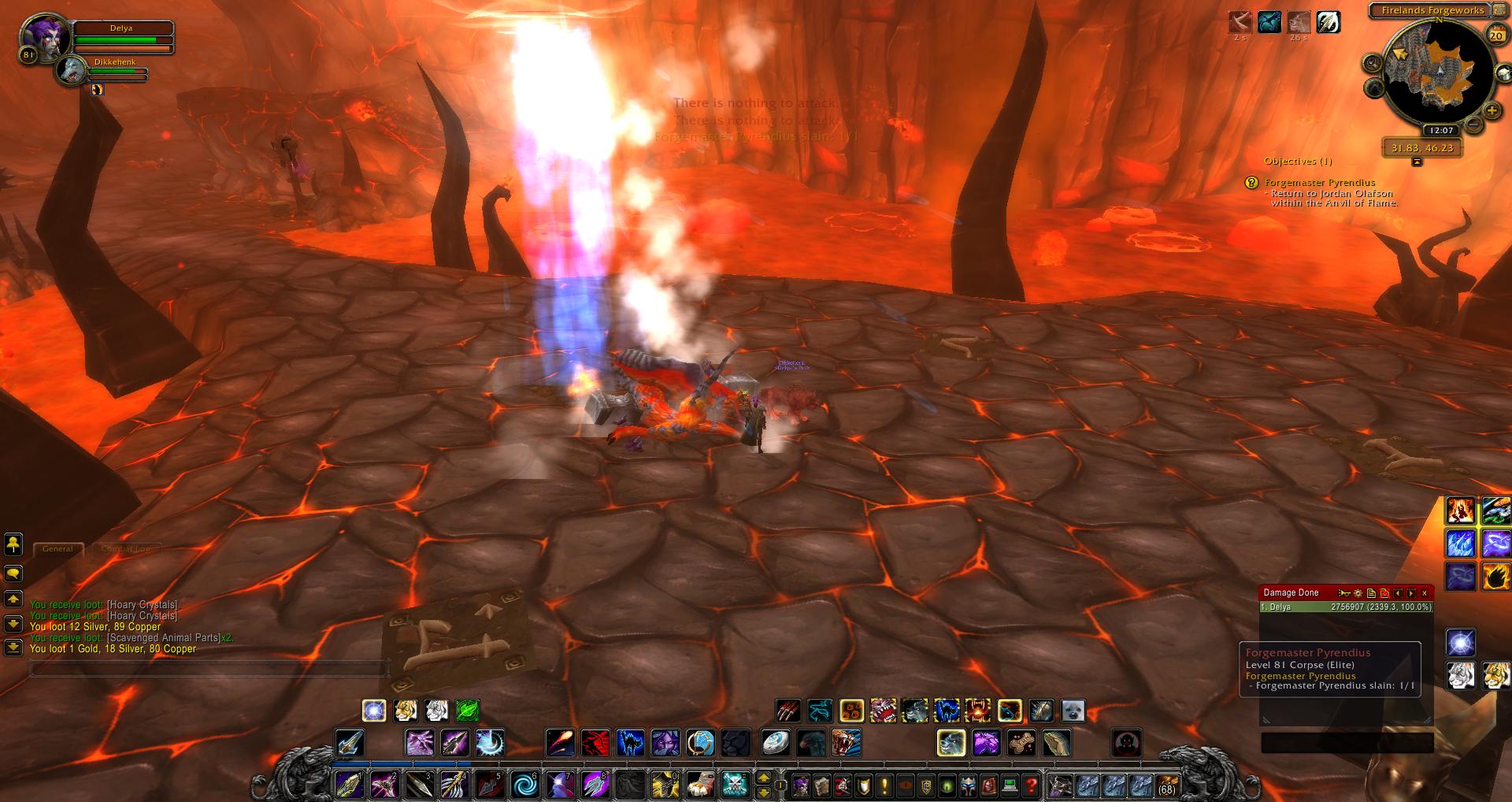Open the quest log exclamation mark button
Image resolution: width=1512 pixels, height=802 pixels.
(x=884, y=785)
